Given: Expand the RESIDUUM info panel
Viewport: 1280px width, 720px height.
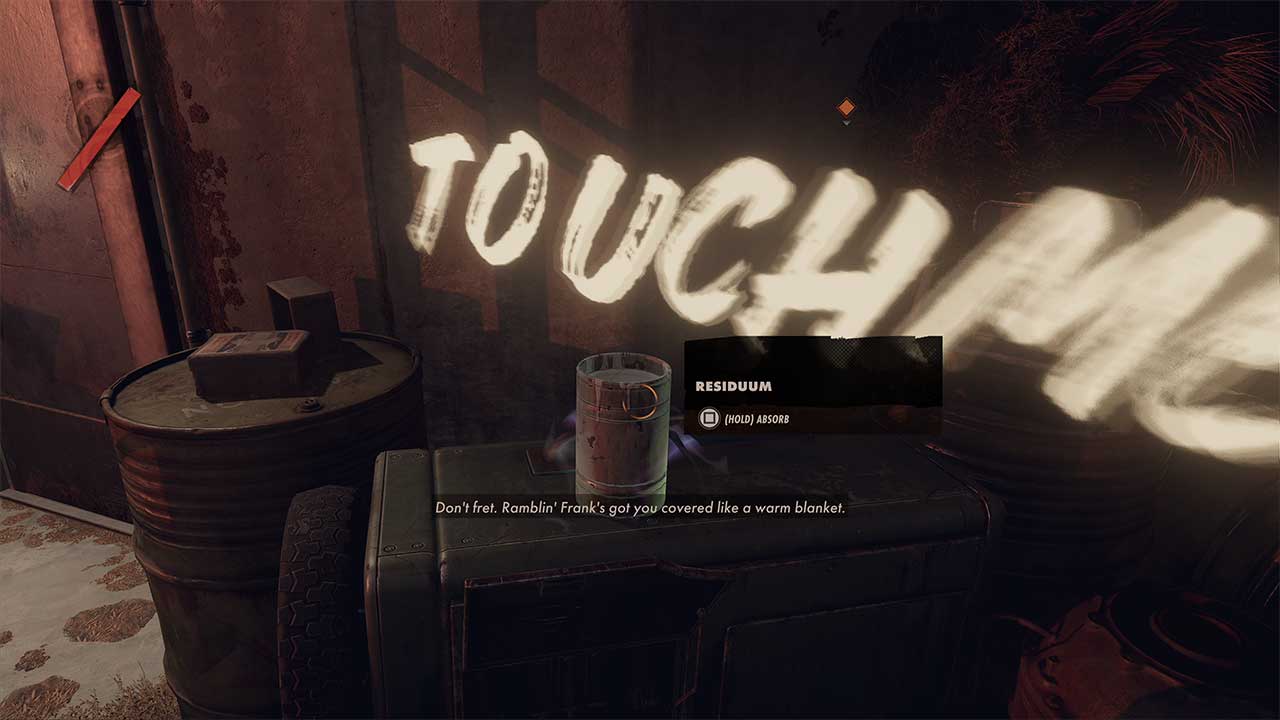Looking at the screenshot, I should point(812,385).
